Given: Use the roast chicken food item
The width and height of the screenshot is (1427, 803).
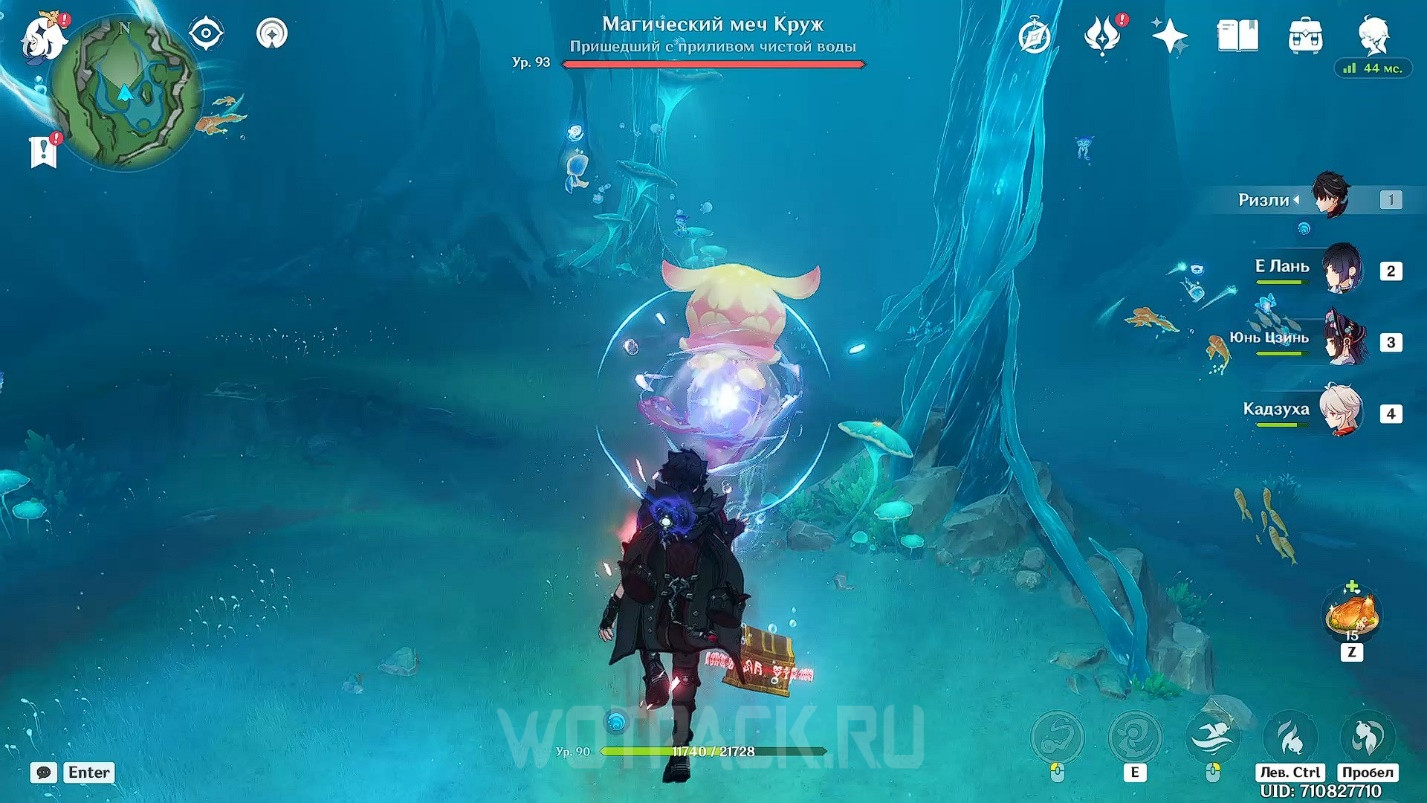Looking at the screenshot, I should point(1352,613).
